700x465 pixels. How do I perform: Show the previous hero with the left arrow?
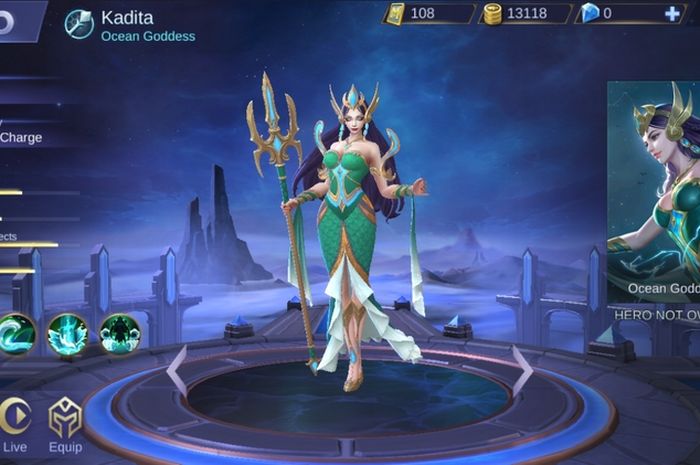[x=177, y=369]
